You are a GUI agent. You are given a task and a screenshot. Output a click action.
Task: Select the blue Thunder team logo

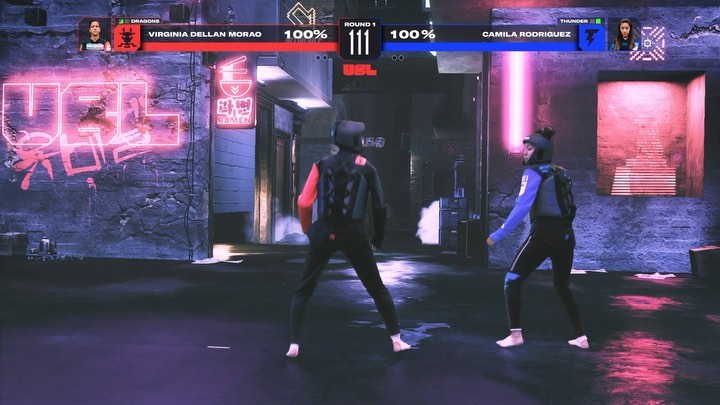click(x=592, y=38)
